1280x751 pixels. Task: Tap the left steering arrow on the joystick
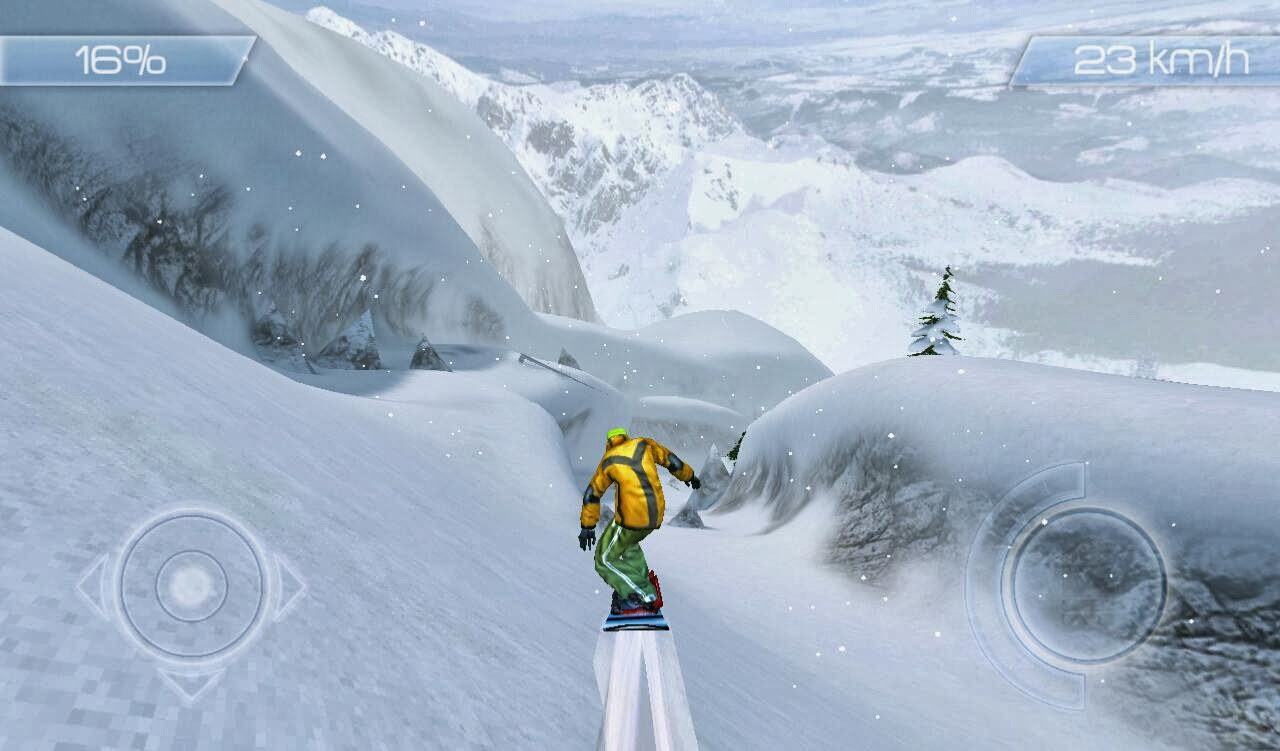click(x=92, y=585)
